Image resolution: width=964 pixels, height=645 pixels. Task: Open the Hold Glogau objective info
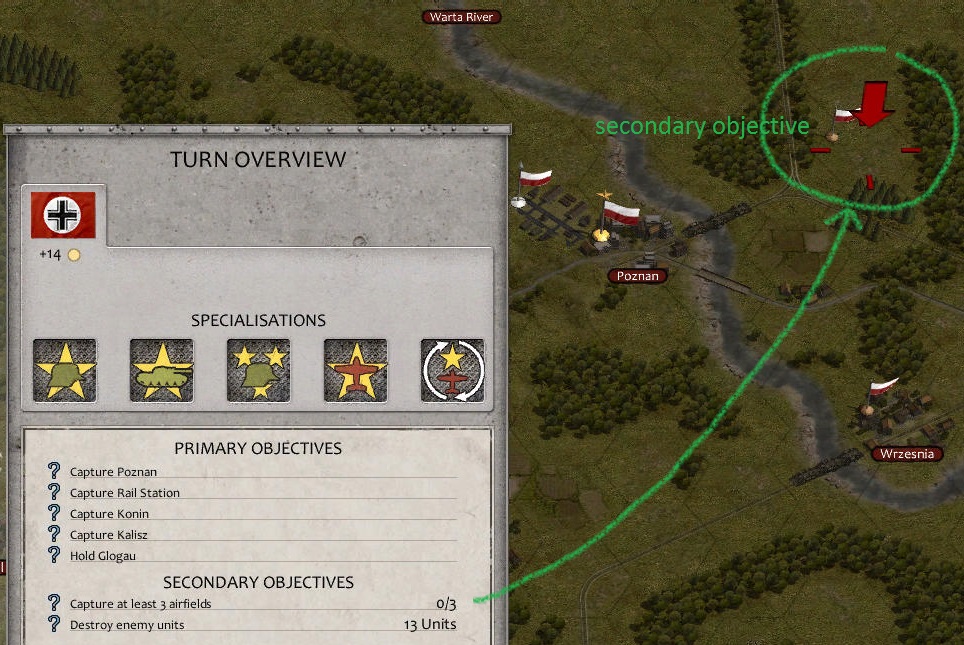point(102,556)
